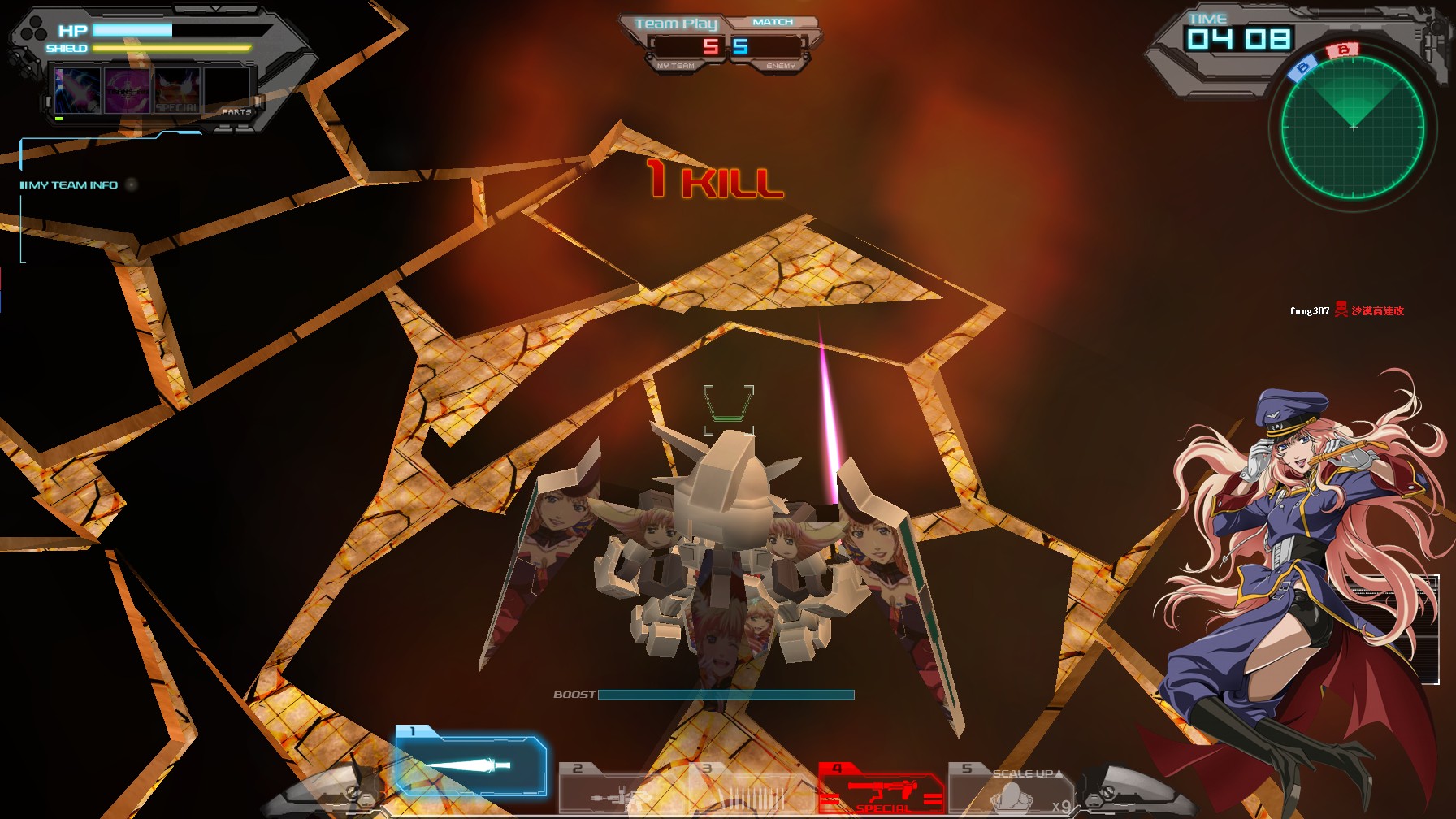Click the player name fung307
Viewport: 1456px width, 819px height.
pyautogui.click(x=1308, y=310)
